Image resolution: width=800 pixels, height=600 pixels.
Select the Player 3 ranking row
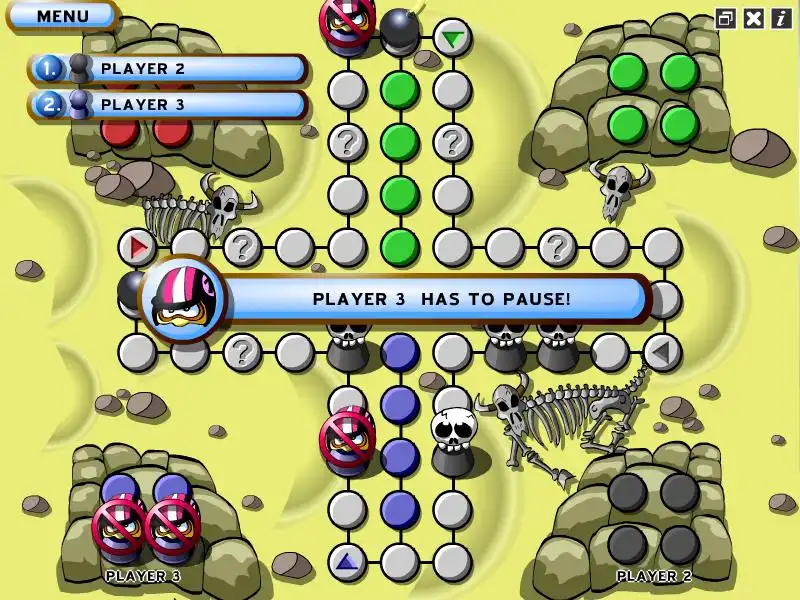168,104
